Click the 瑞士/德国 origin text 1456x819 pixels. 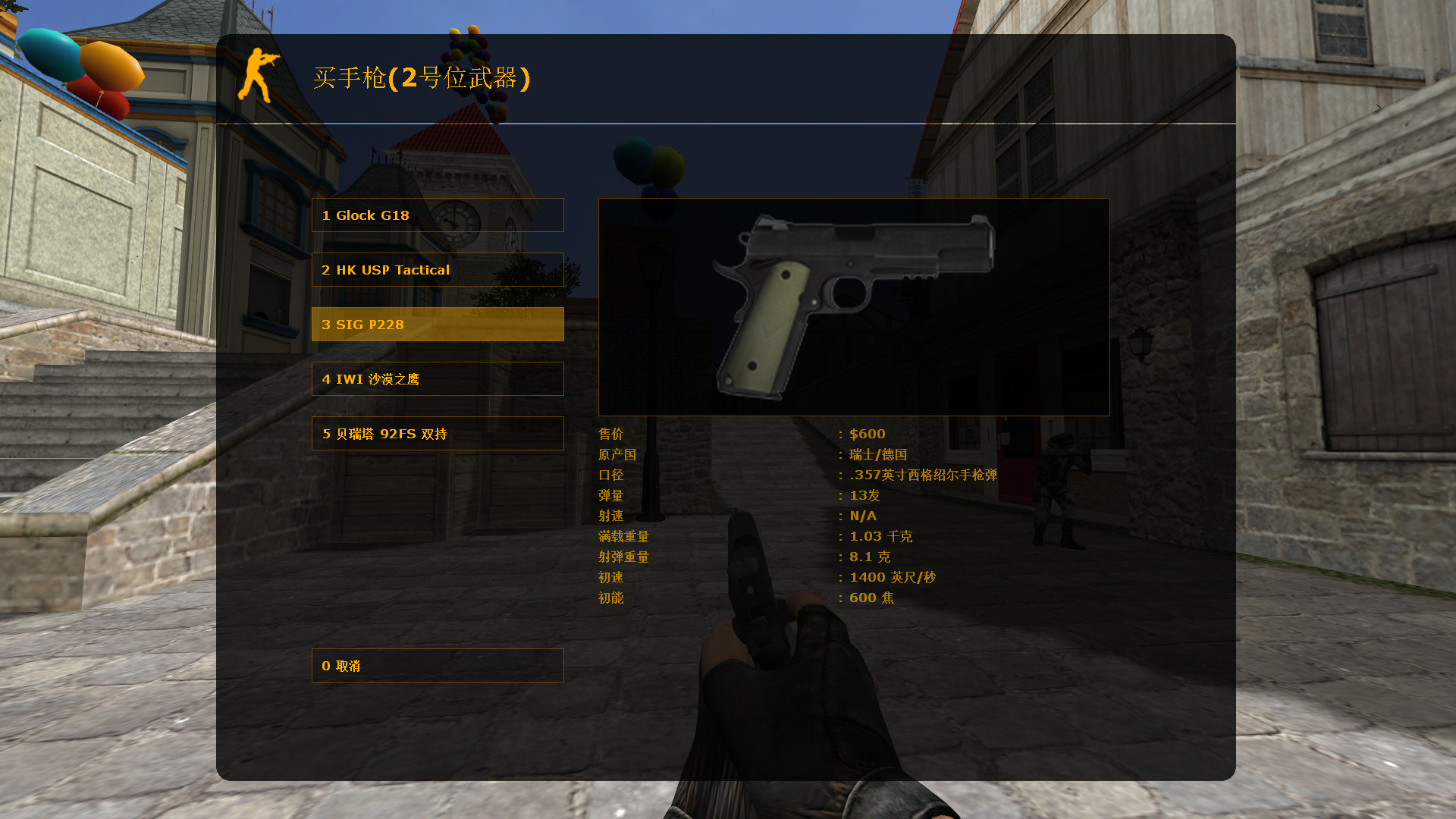coord(880,454)
